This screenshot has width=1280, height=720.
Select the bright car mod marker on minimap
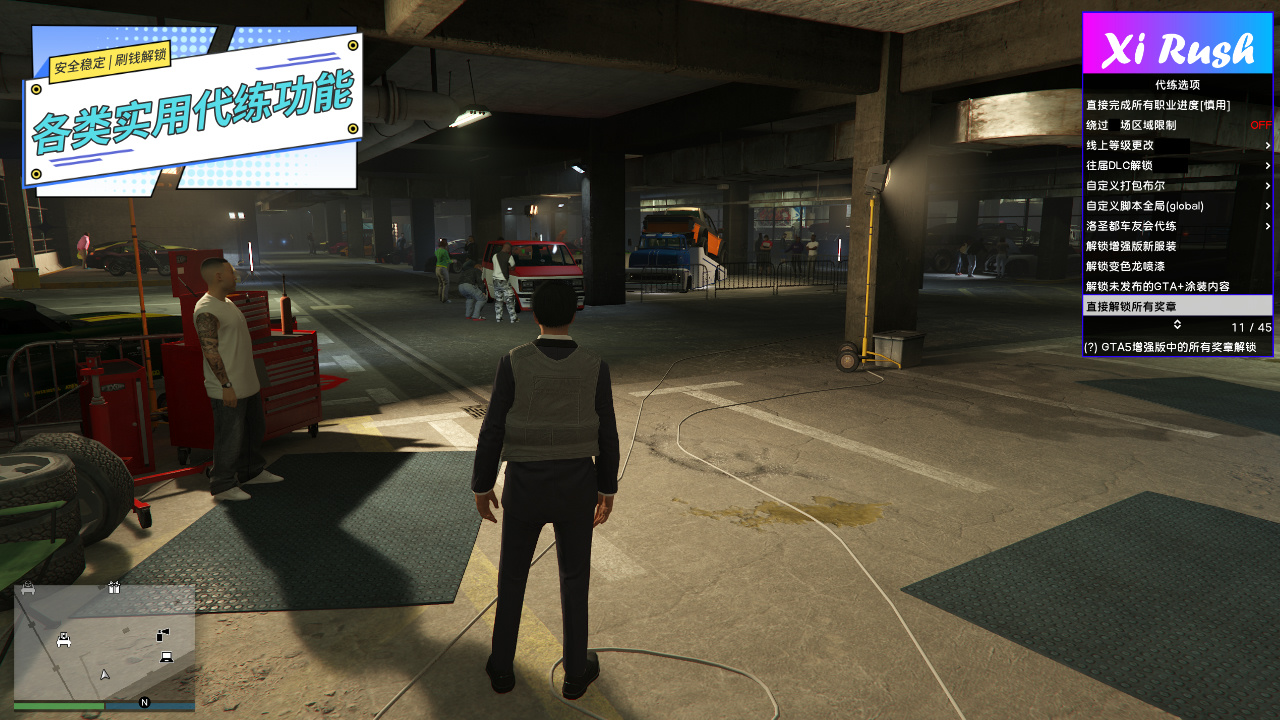click(x=64, y=640)
